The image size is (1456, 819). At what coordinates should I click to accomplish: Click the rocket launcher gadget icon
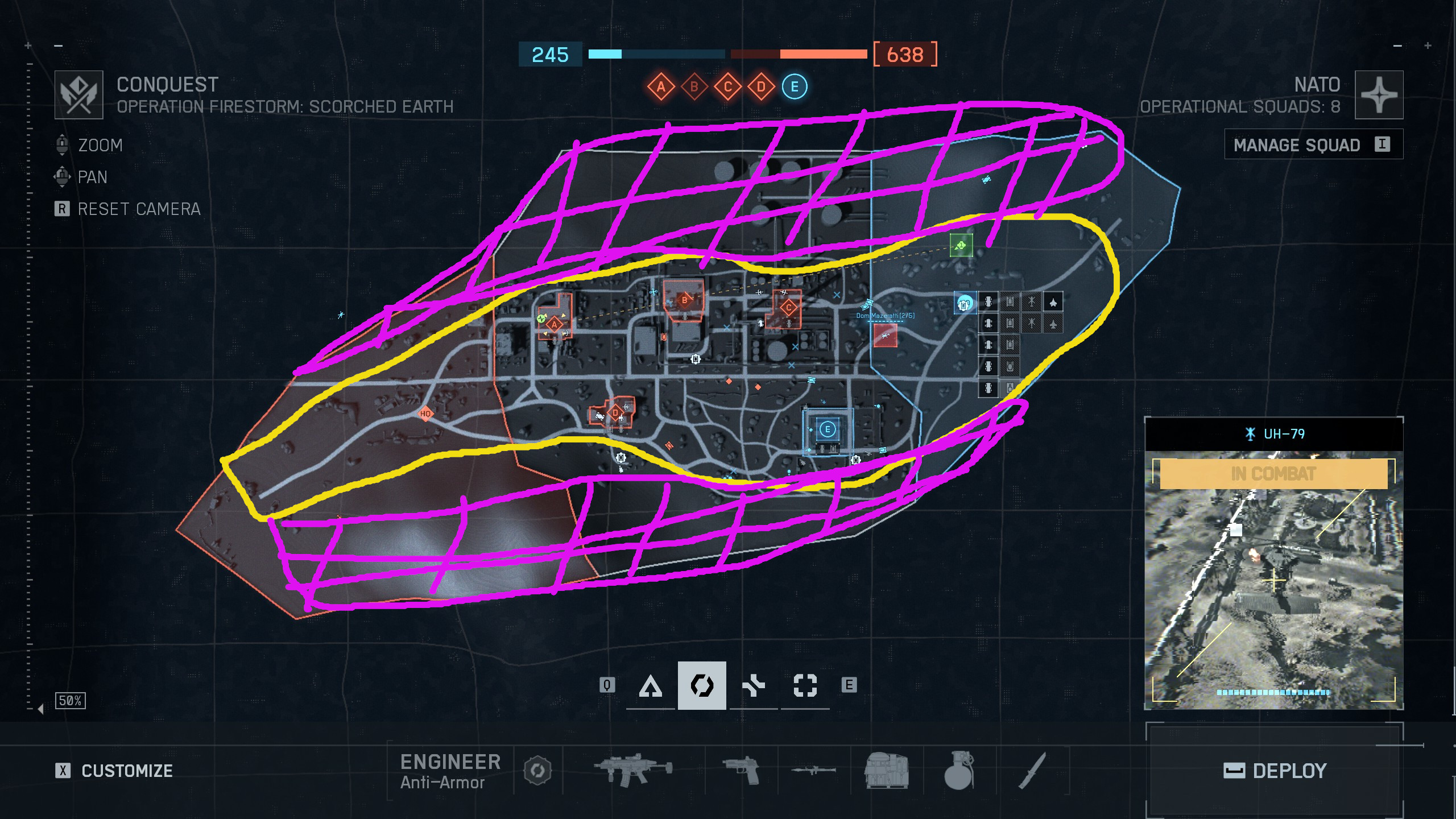pyautogui.click(x=813, y=771)
